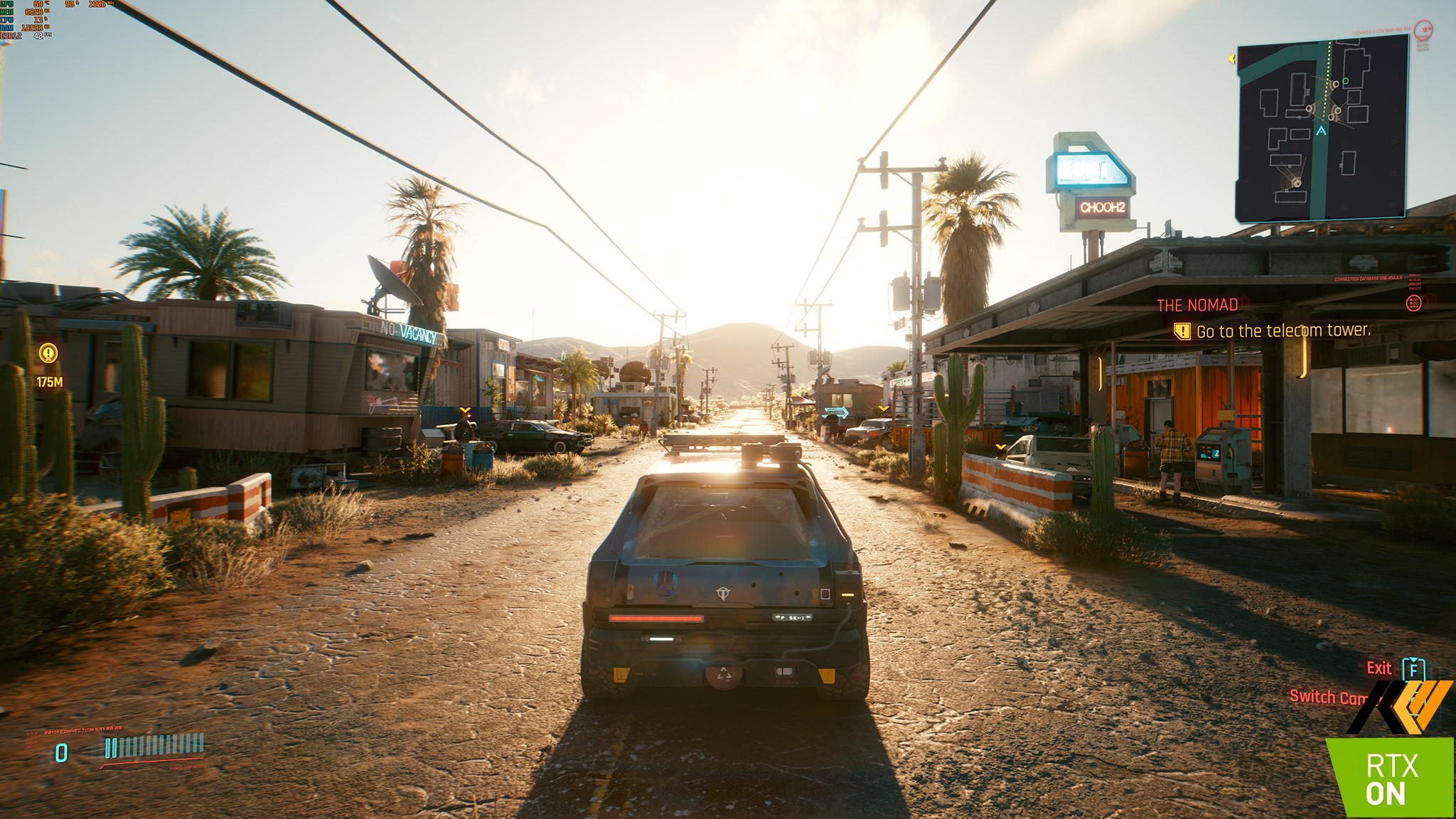Click the minimap in the corner
The width and height of the screenshot is (1456, 819).
pyautogui.click(x=1322, y=127)
